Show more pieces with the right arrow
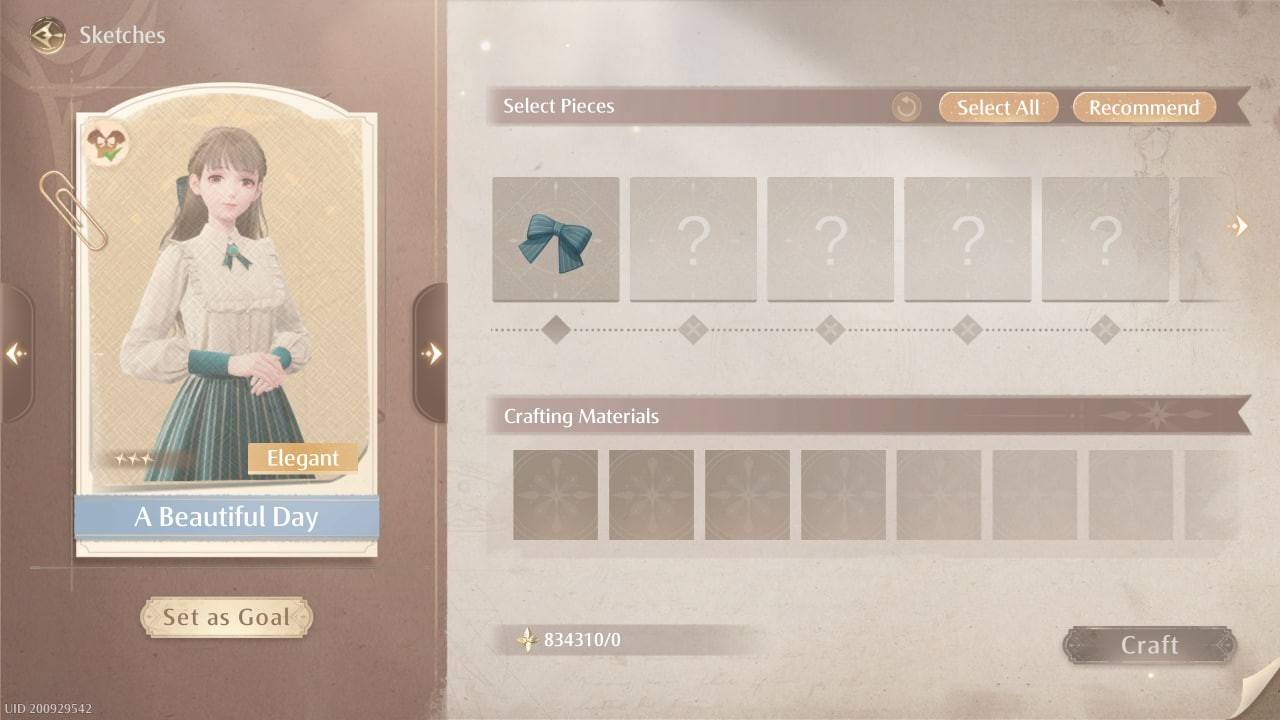This screenshot has height=720, width=1280. pyautogui.click(x=1238, y=226)
